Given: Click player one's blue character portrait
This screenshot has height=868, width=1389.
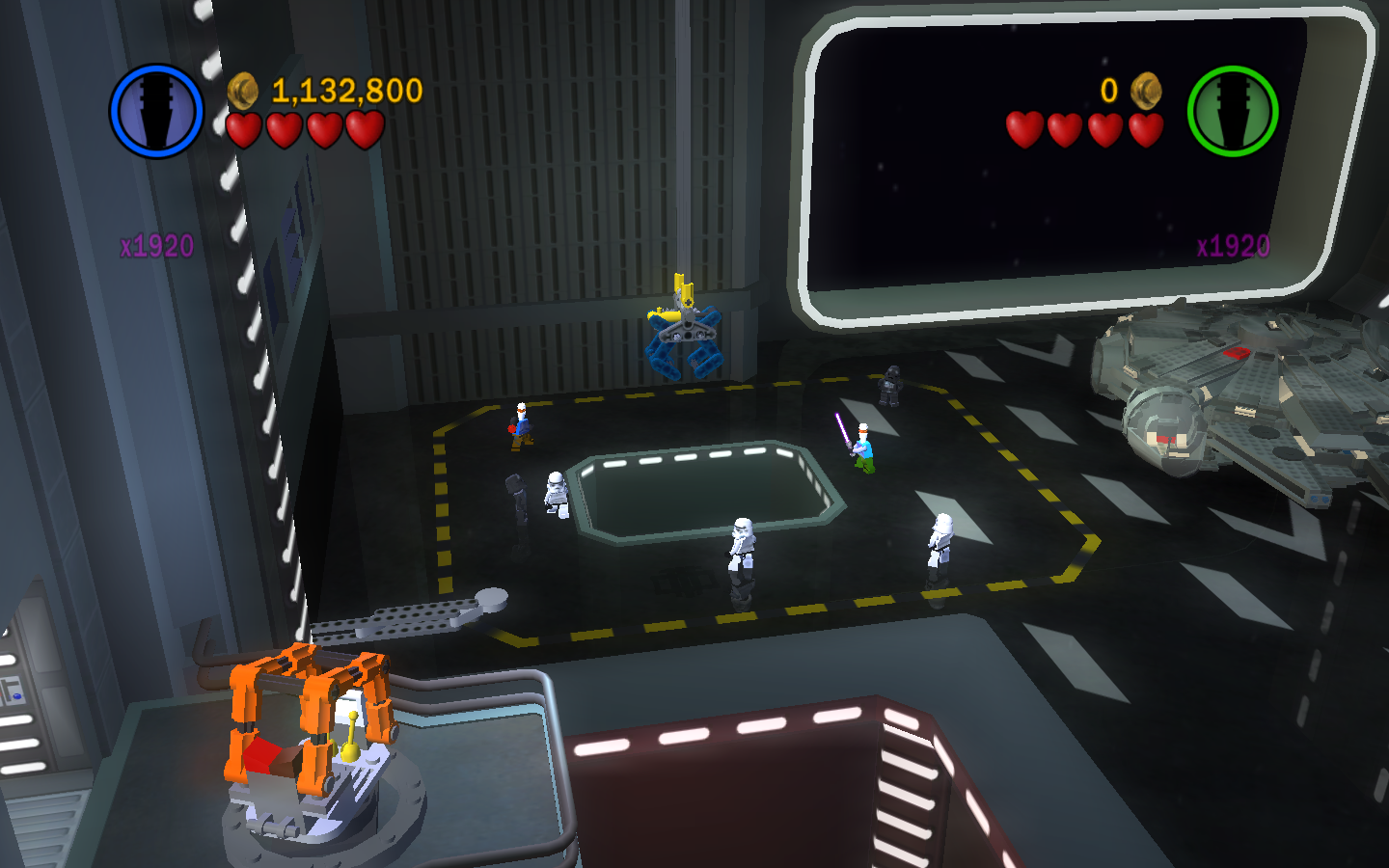Looking at the screenshot, I should pyautogui.click(x=156, y=111).
